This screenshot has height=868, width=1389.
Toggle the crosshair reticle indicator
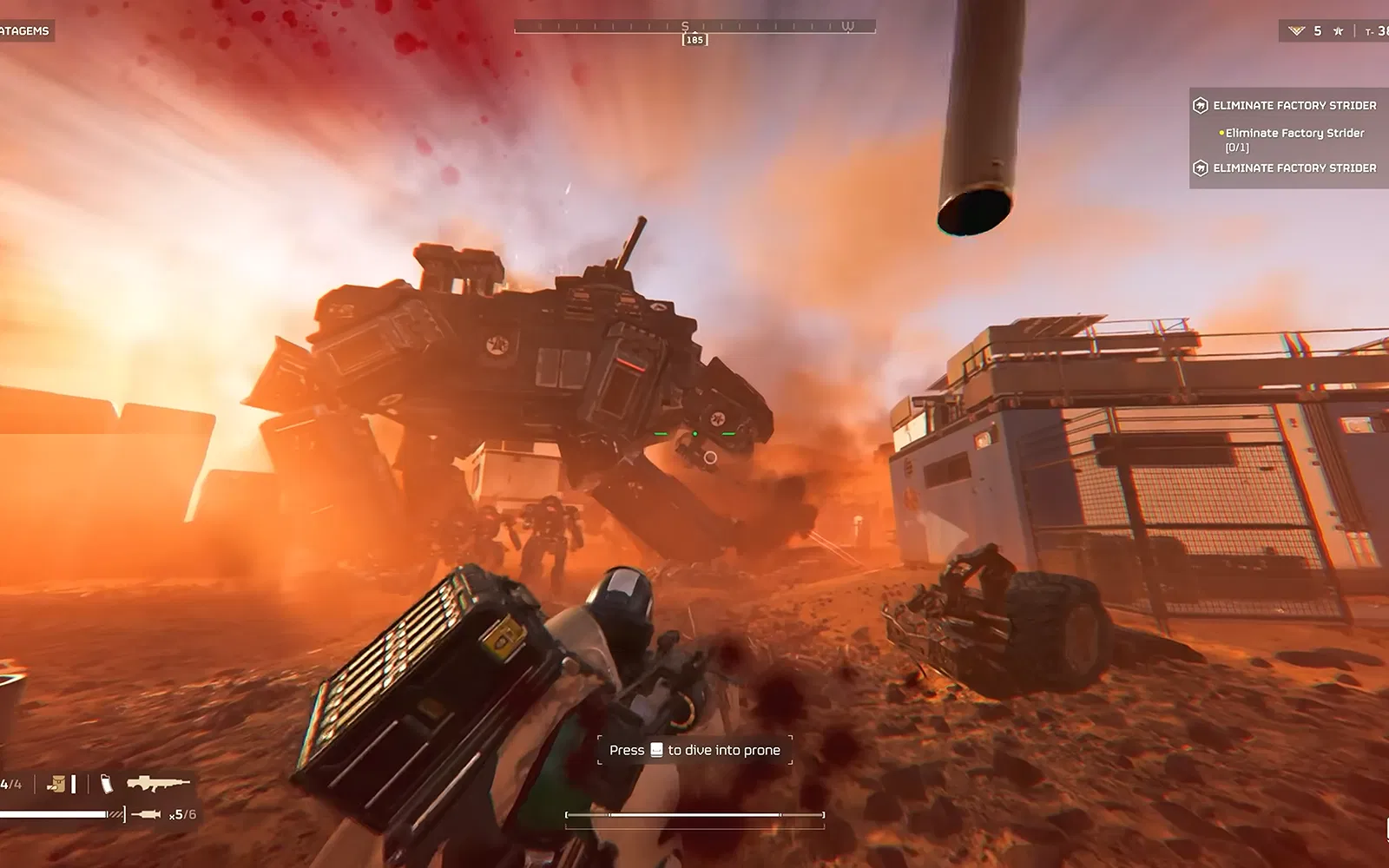[x=694, y=434]
